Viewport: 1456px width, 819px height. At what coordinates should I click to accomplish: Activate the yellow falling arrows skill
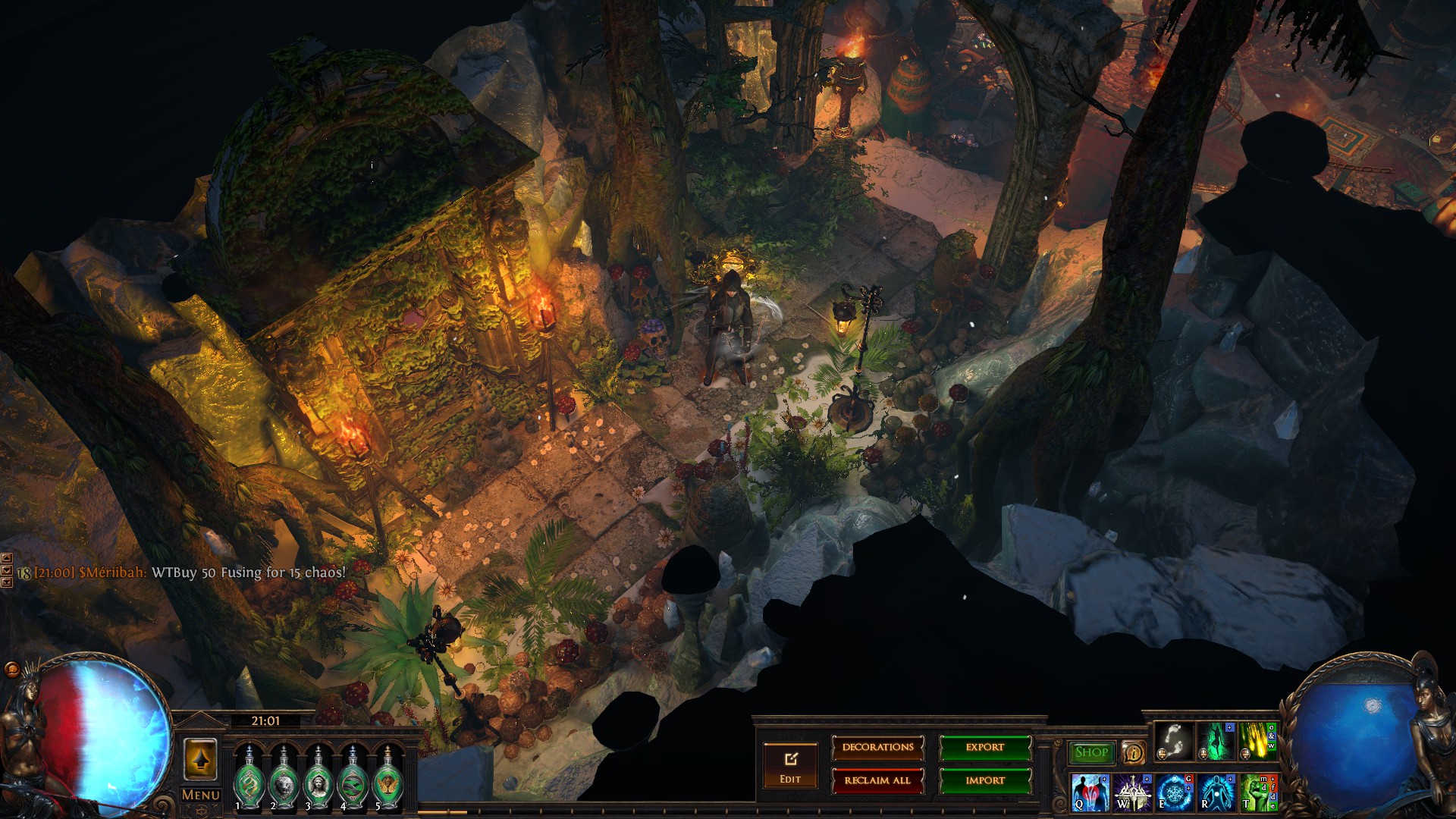pyautogui.click(x=1257, y=742)
